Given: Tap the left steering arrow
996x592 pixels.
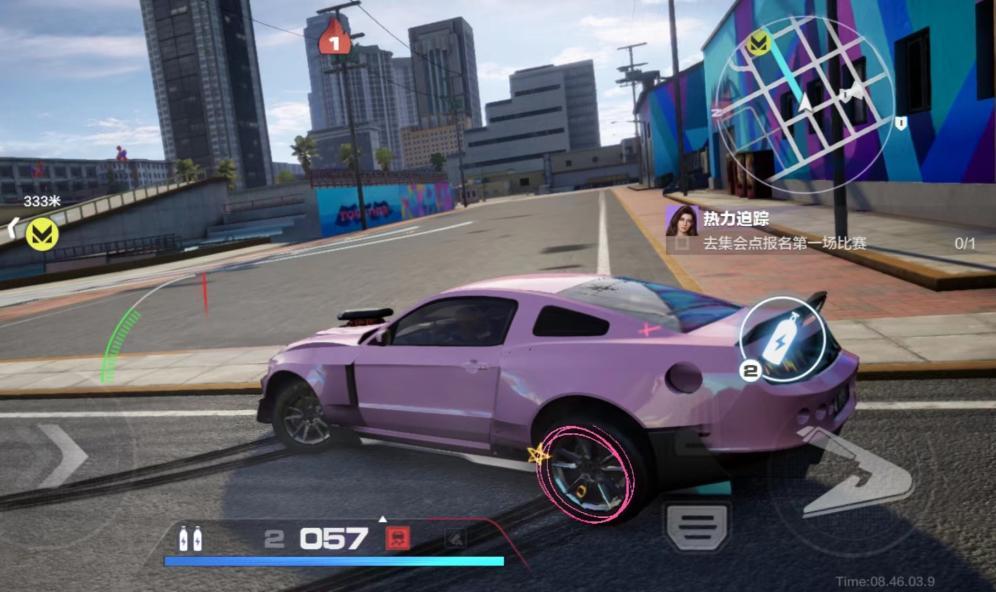Looking at the screenshot, I should 62,455.
